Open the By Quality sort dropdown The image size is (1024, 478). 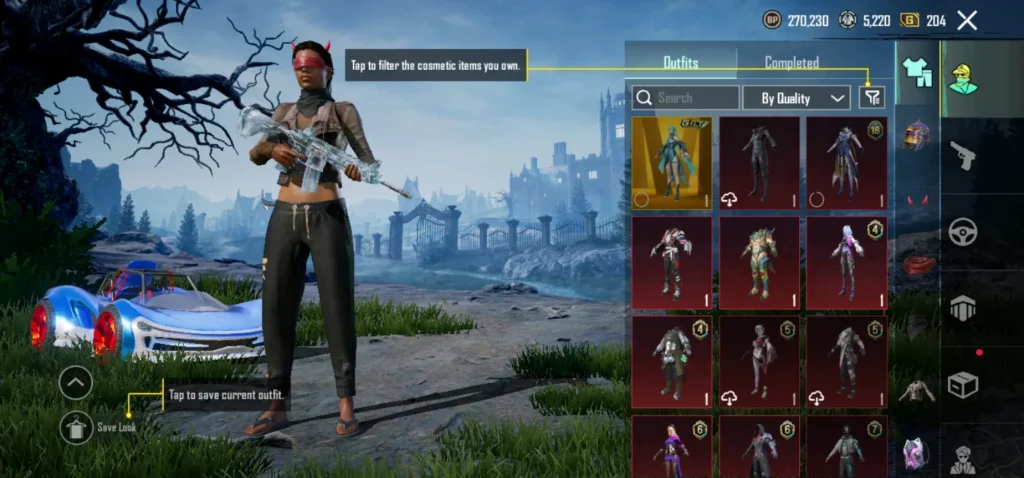pyautogui.click(x=797, y=98)
